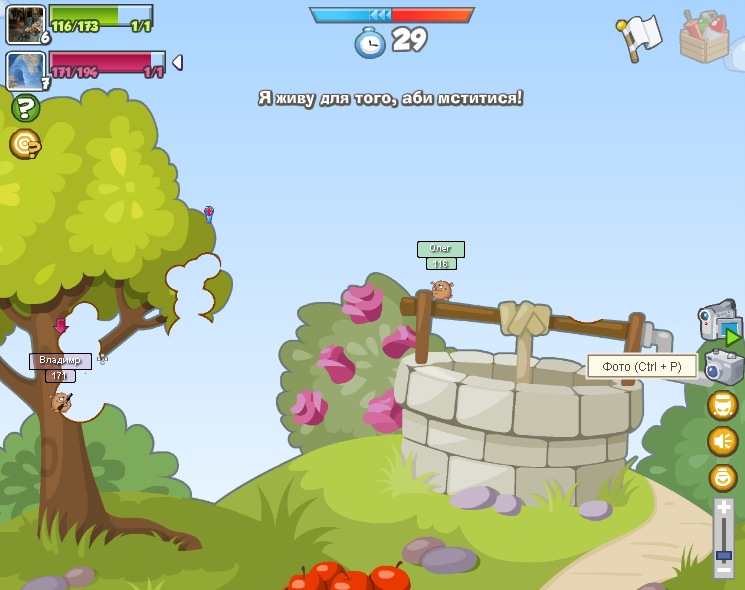This screenshot has width=745, height=590.
Task: Click the white flag surrender button
Action: tap(640, 36)
